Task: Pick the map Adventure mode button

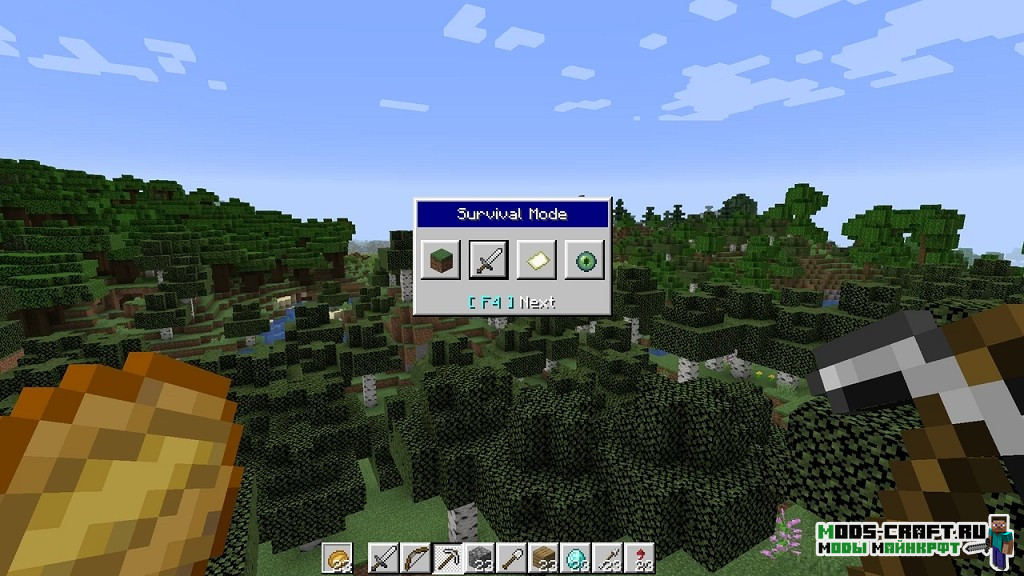Action: click(x=537, y=260)
